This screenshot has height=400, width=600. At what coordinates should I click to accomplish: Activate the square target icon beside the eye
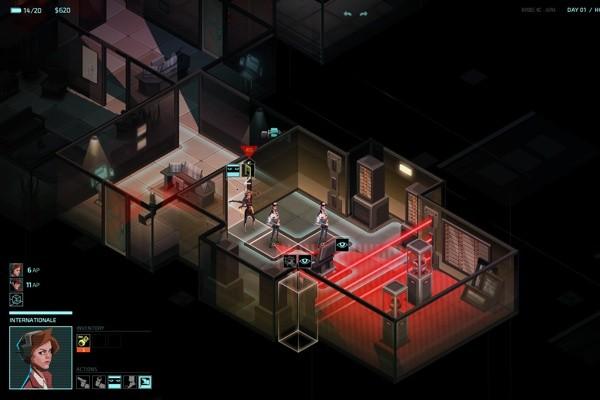click(290, 261)
